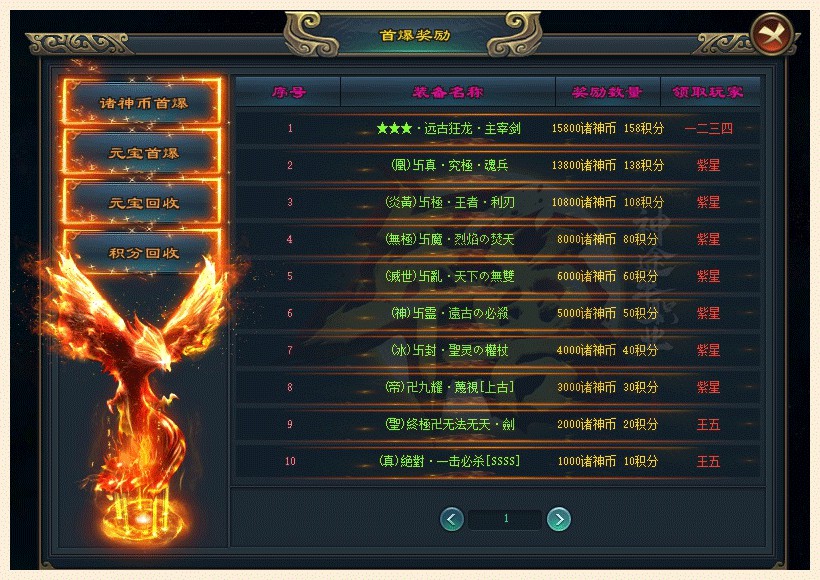
Task: Switch to the 诸神币首爆 tab
Action: coord(143,103)
